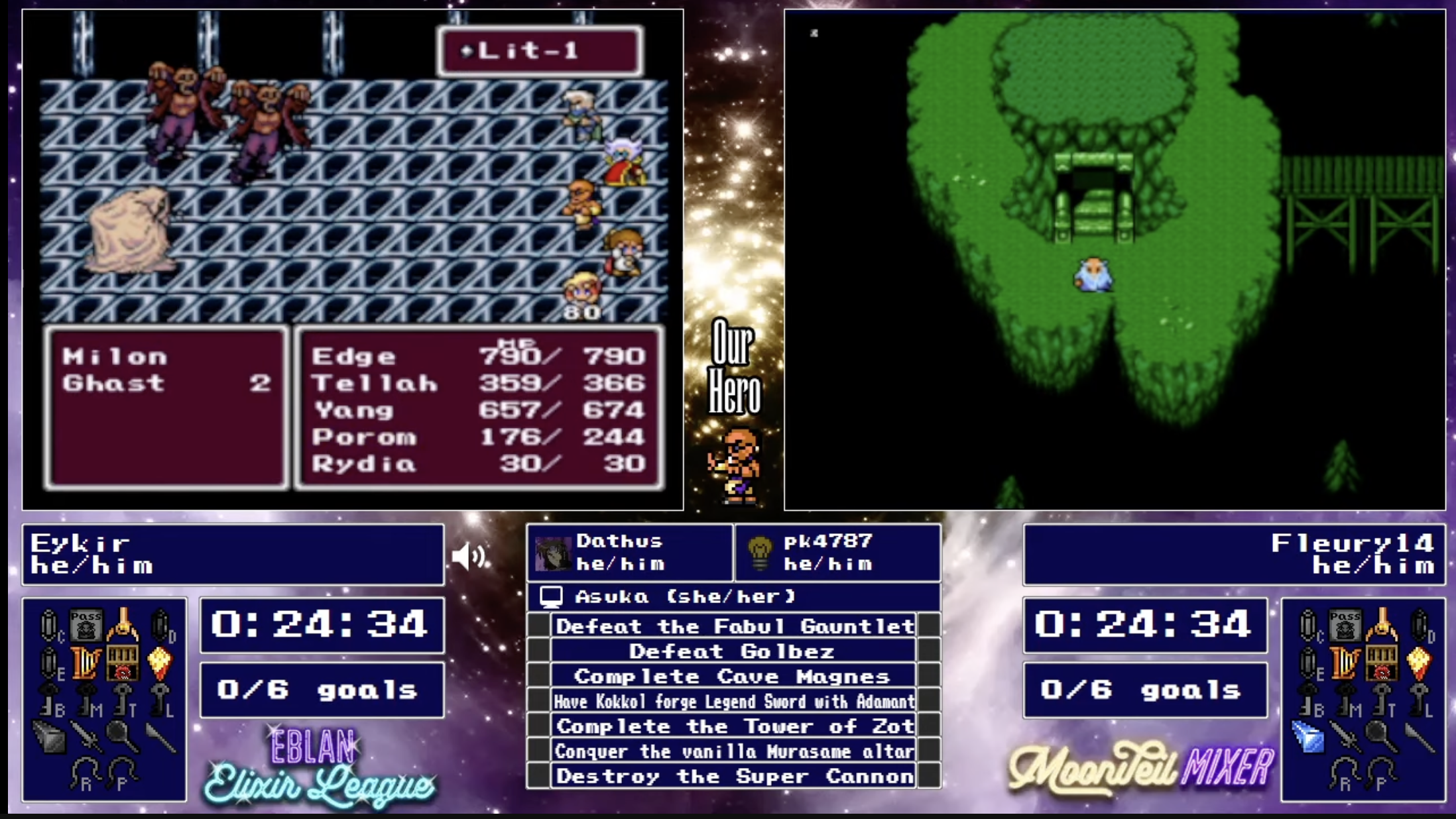
Task: Pick the Conquer the vanilla Murasame altar goal
Action: pyautogui.click(x=734, y=751)
